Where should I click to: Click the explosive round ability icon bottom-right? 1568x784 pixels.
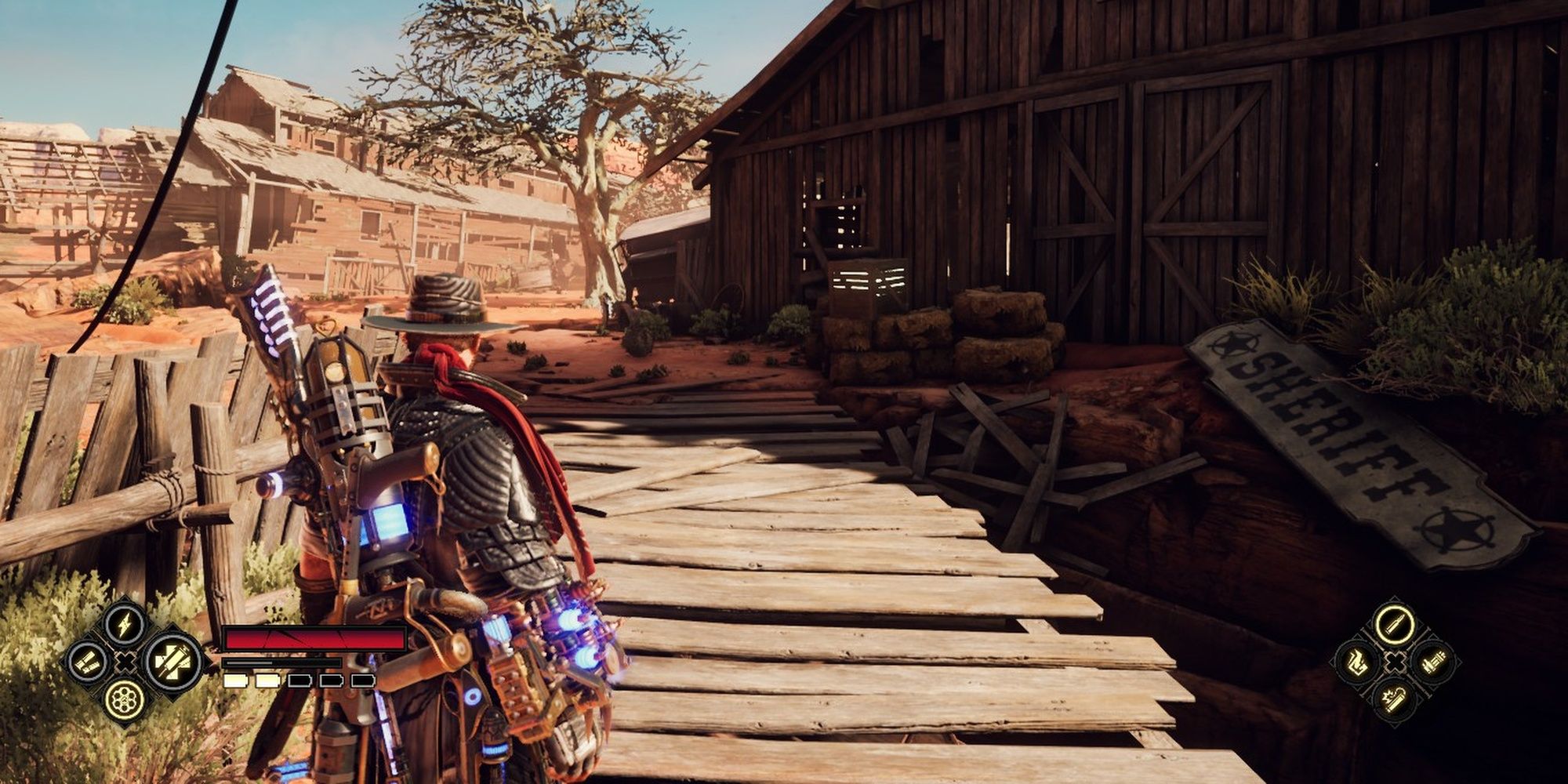[x=1394, y=701]
